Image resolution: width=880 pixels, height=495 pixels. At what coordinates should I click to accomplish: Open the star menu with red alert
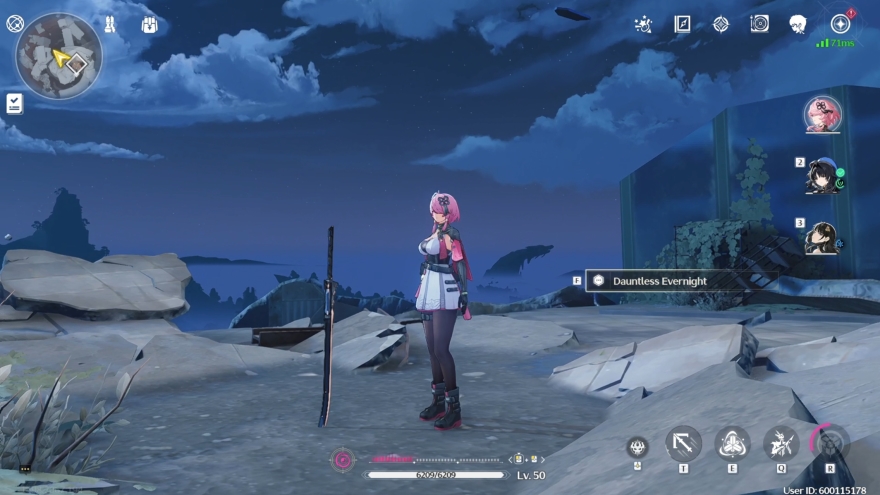click(x=840, y=24)
